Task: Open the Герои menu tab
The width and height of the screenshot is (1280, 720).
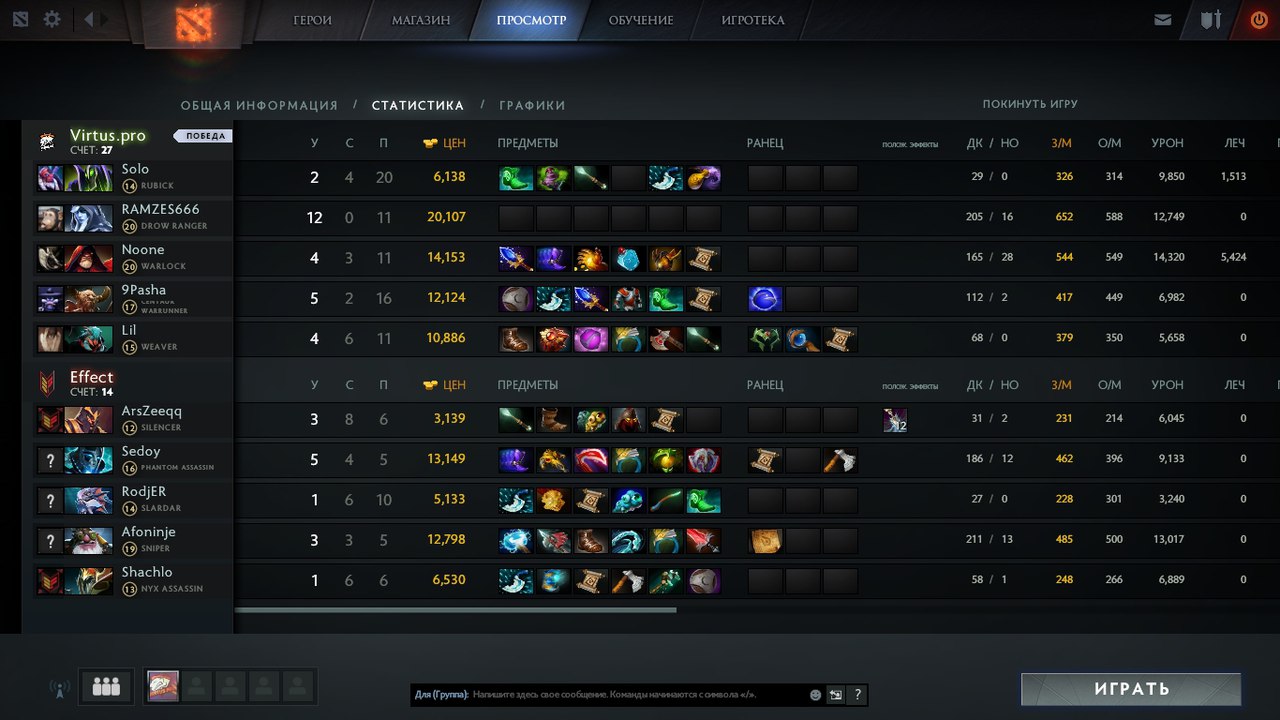Action: pyautogui.click(x=312, y=20)
